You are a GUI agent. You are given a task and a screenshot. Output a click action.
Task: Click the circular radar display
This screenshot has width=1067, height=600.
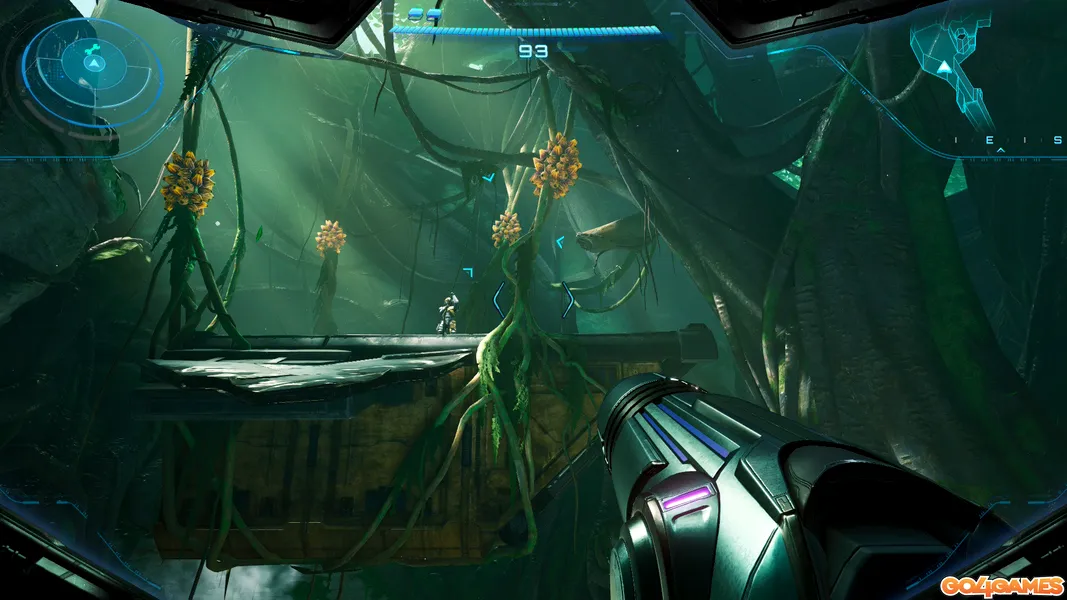(92, 66)
